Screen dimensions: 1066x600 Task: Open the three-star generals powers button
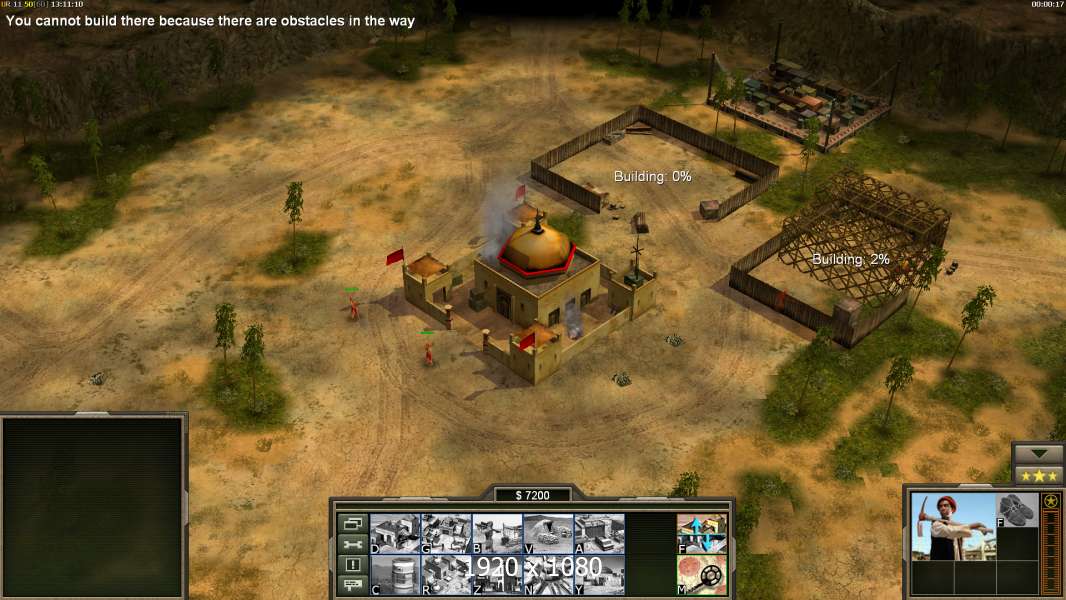pyautogui.click(x=1038, y=474)
